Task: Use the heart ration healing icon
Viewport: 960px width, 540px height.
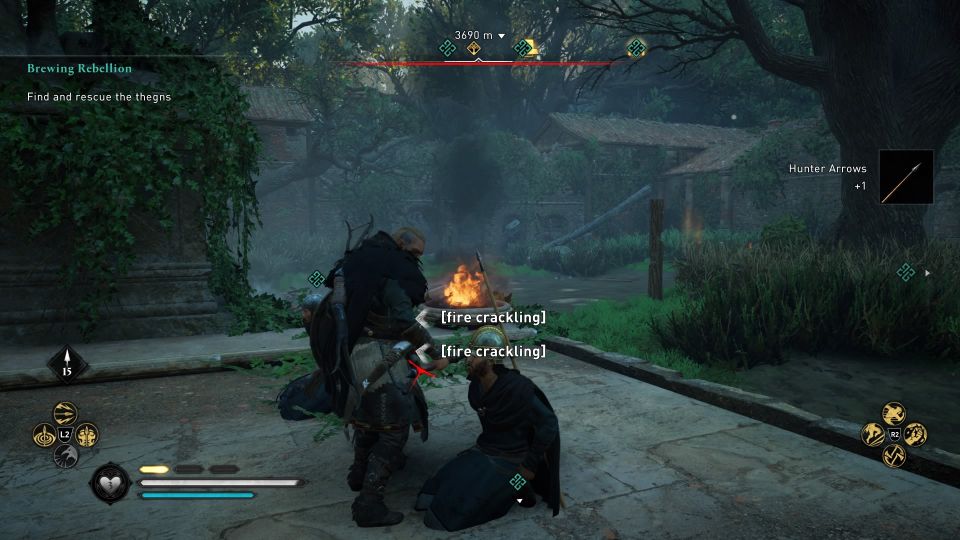Action: (108, 484)
